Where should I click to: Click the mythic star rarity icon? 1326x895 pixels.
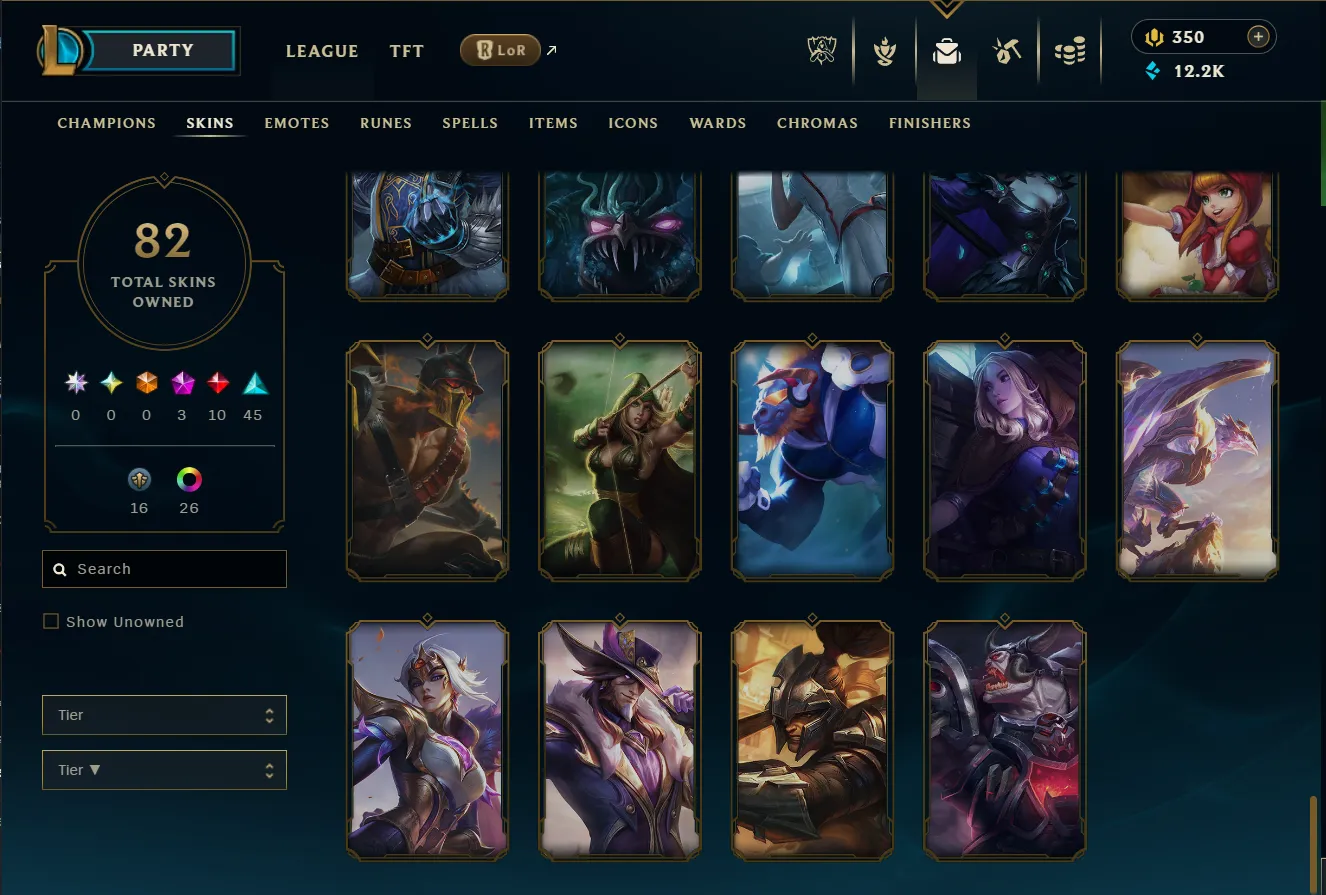pyautogui.click(x=75, y=382)
